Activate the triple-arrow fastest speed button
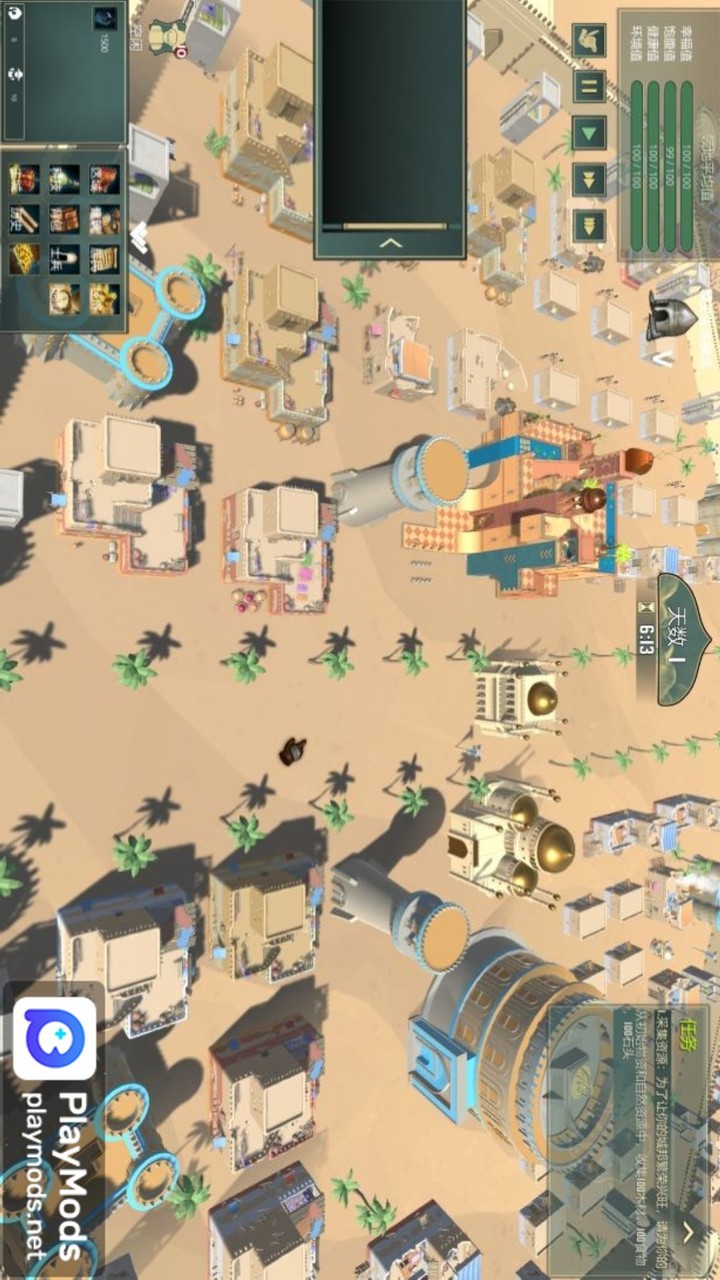 point(588,224)
